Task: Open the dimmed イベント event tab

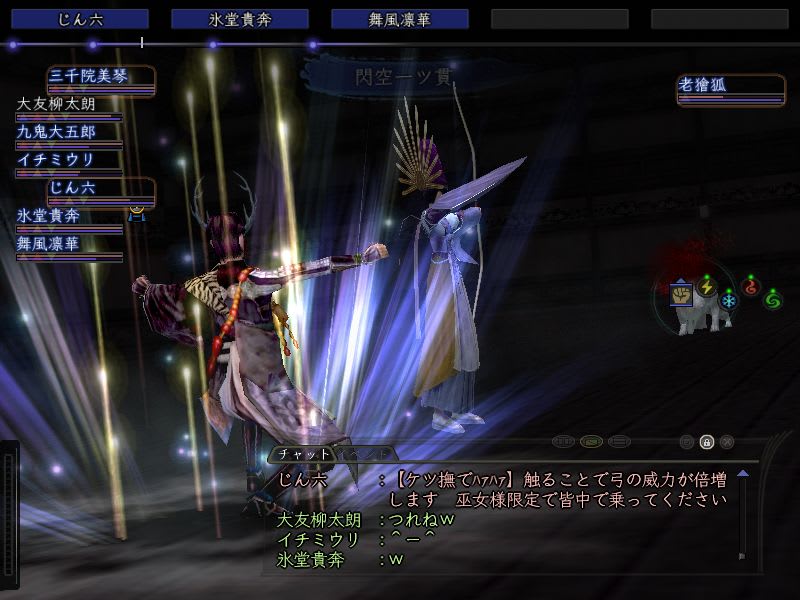Action: (x=364, y=454)
